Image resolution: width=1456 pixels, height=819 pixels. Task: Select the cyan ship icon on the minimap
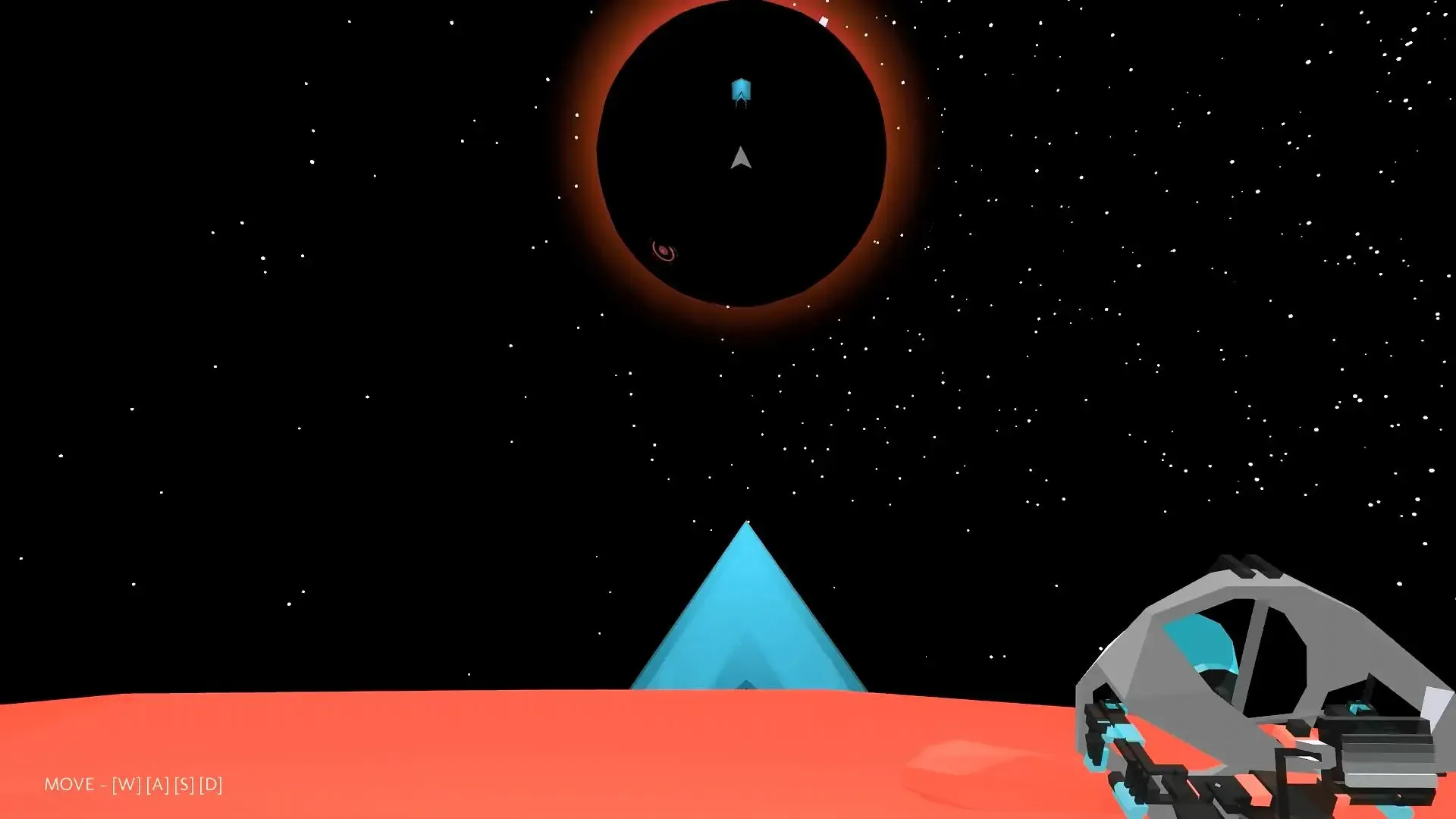click(x=741, y=91)
